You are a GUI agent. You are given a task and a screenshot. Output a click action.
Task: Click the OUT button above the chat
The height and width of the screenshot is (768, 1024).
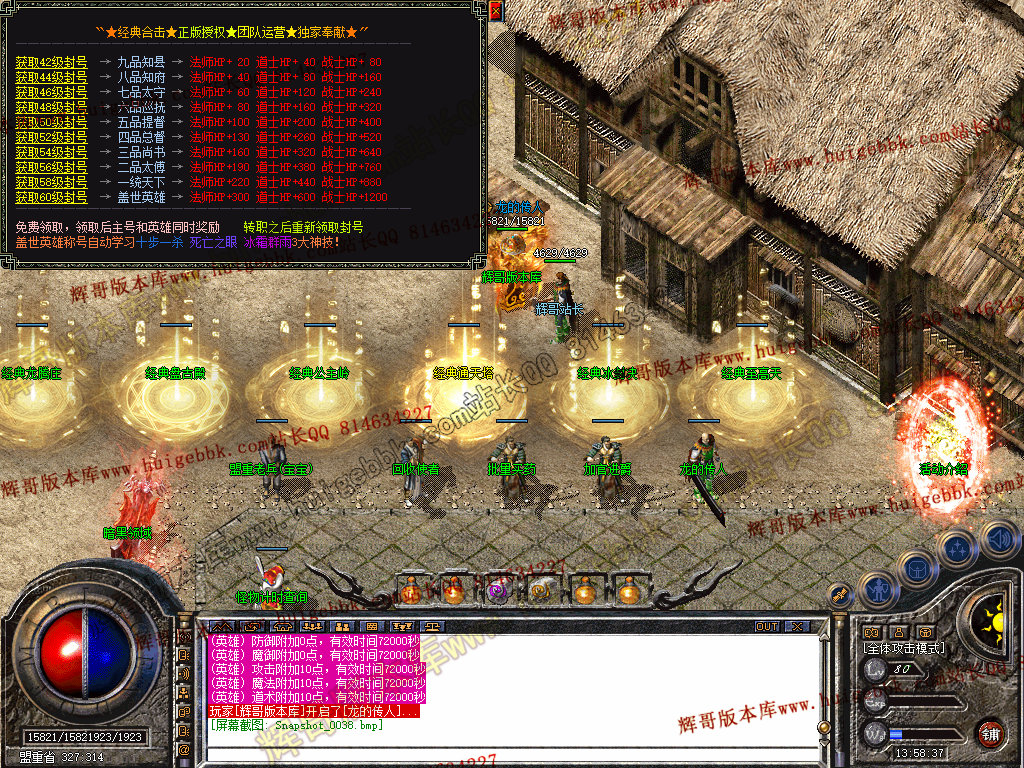coord(766,626)
